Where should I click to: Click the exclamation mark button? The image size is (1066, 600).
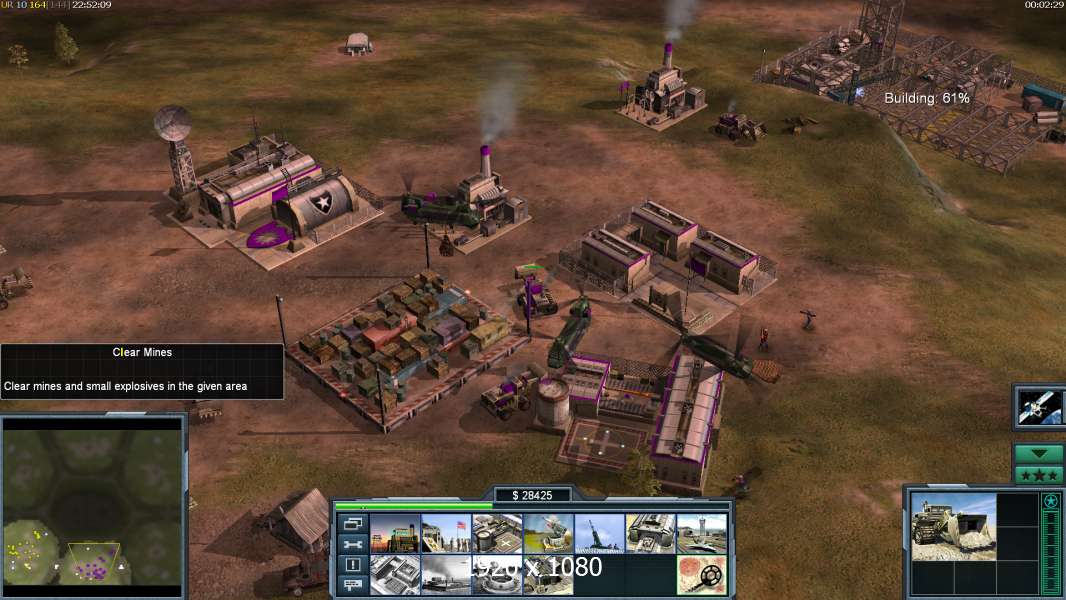(x=352, y=565)
